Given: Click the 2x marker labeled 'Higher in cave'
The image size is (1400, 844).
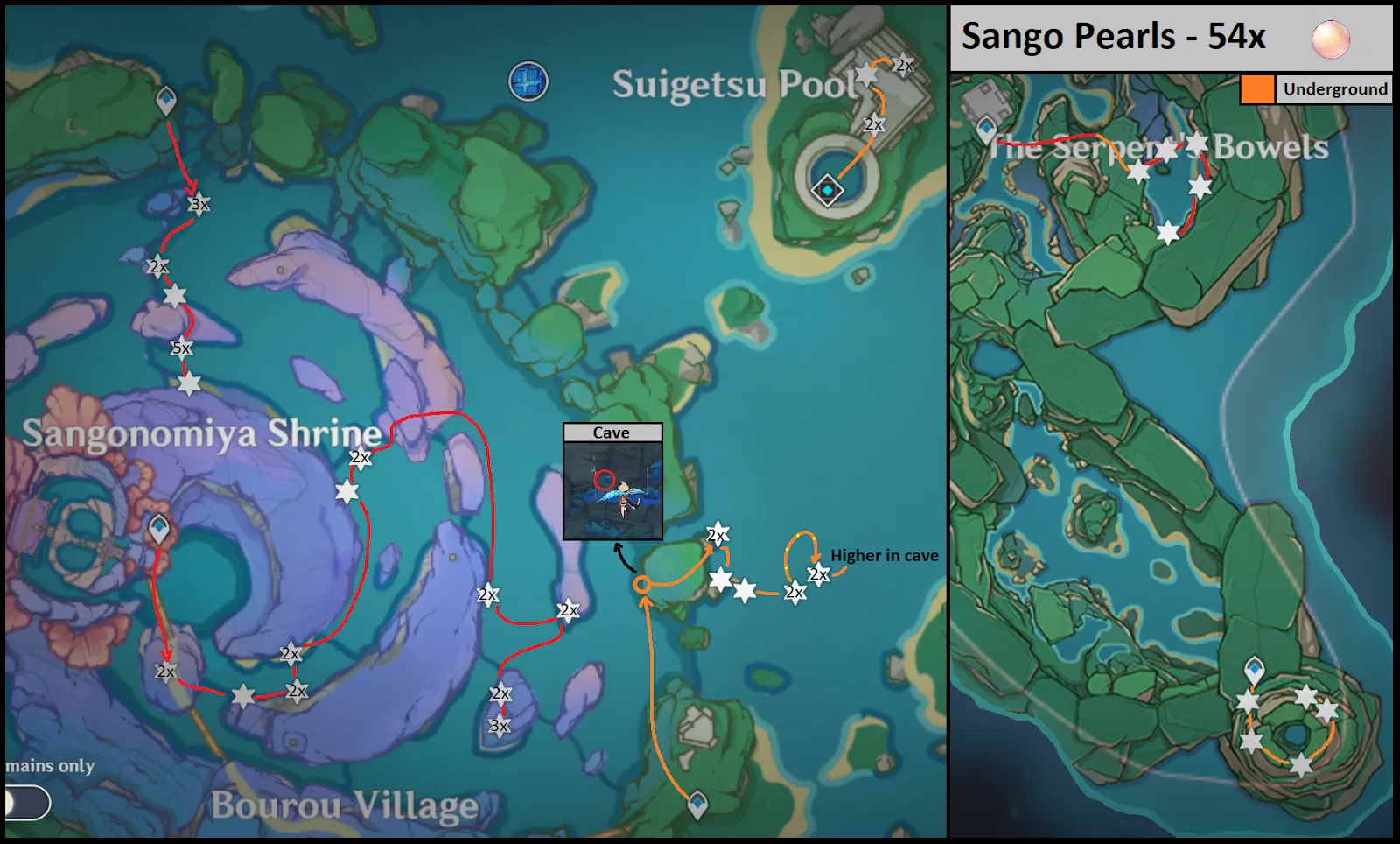Looking at the screenshot, I should [817, 574].
